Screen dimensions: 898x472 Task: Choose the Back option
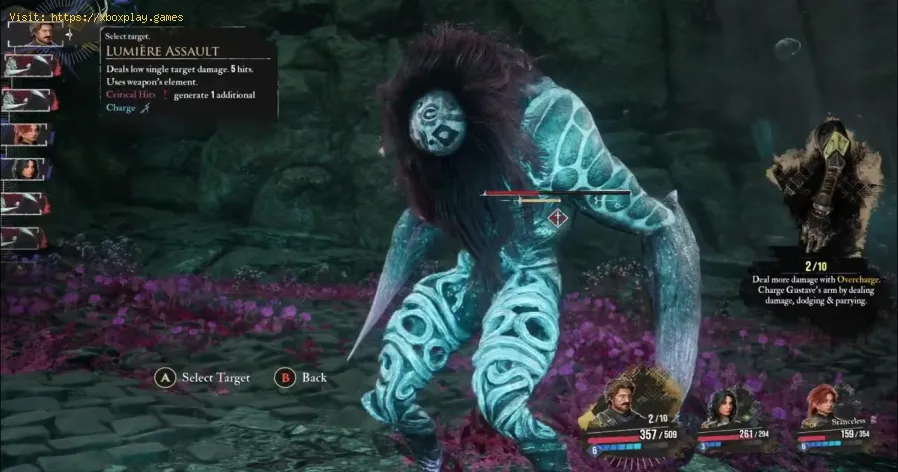point(314,378)
